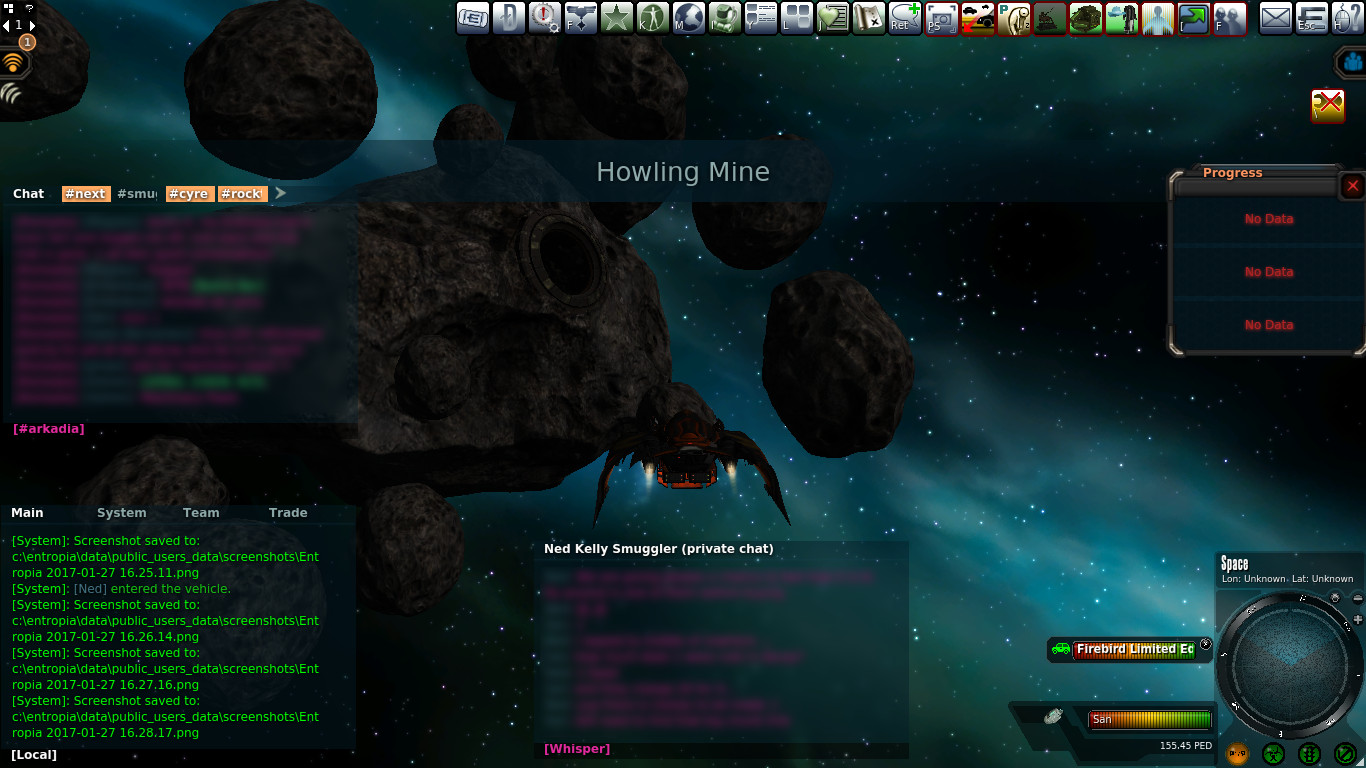Zoom out the radar with minus button

click(1358, 599)
